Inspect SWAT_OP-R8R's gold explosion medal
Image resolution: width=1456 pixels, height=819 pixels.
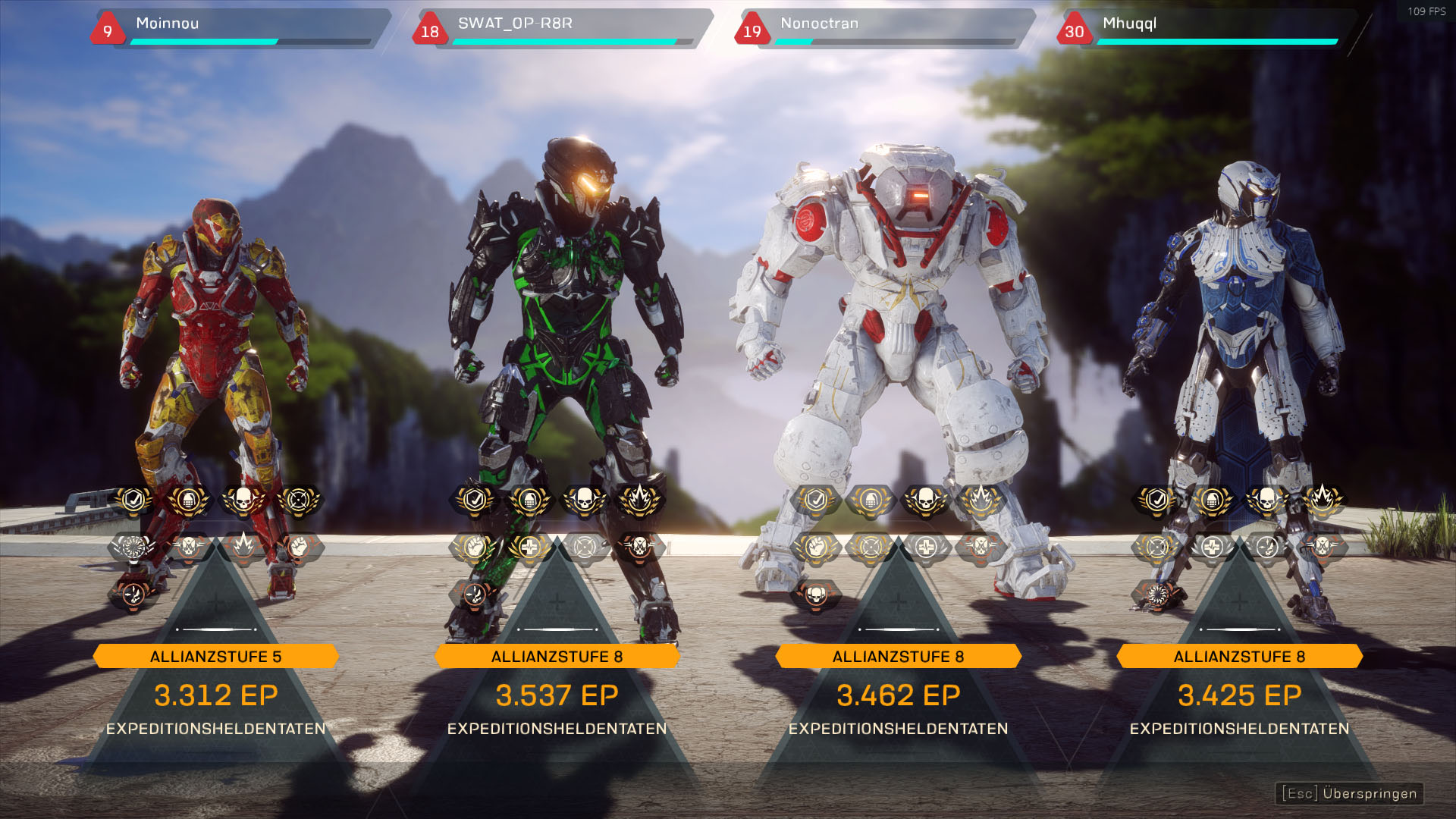pyautogui.click(x=639, y=500)
